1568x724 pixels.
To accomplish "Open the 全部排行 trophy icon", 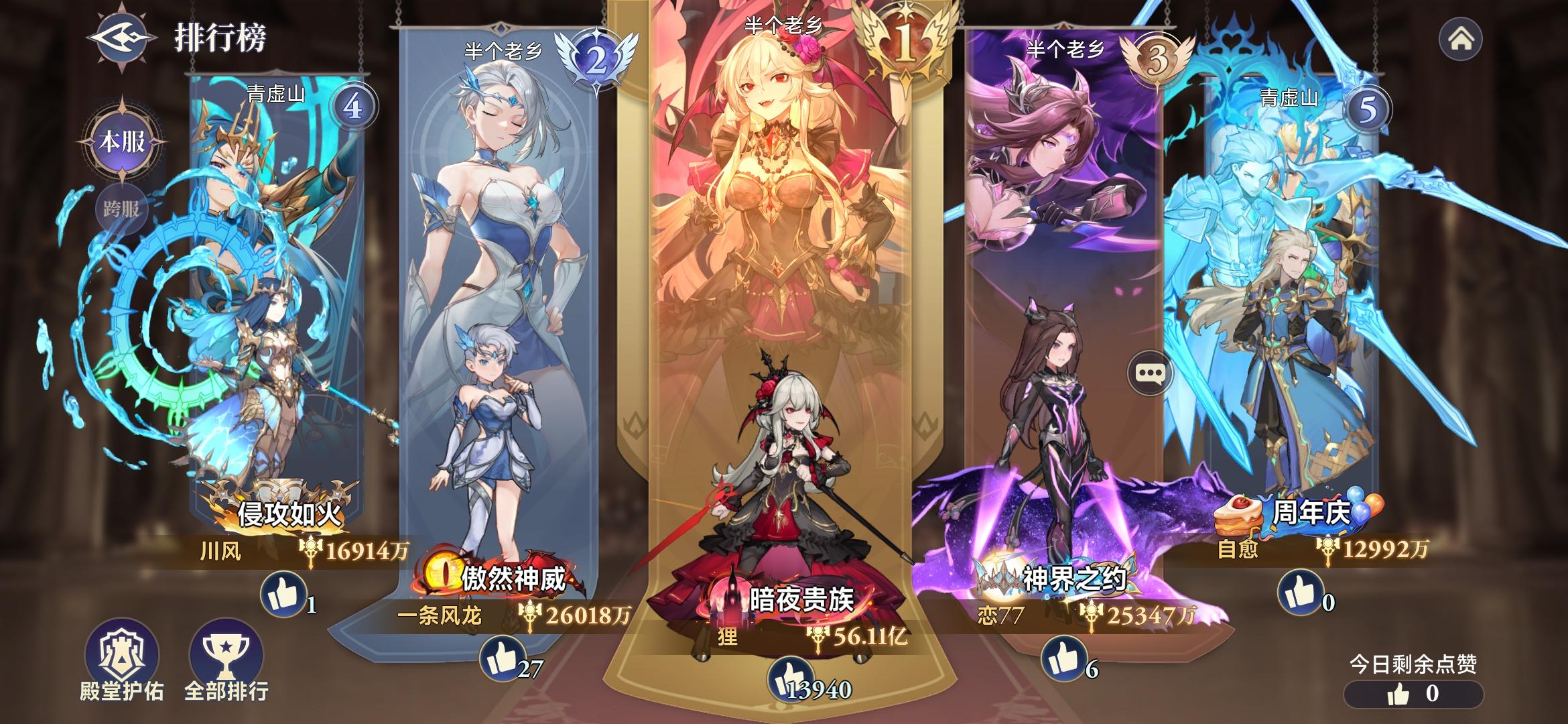I will (x=228, y=650).
